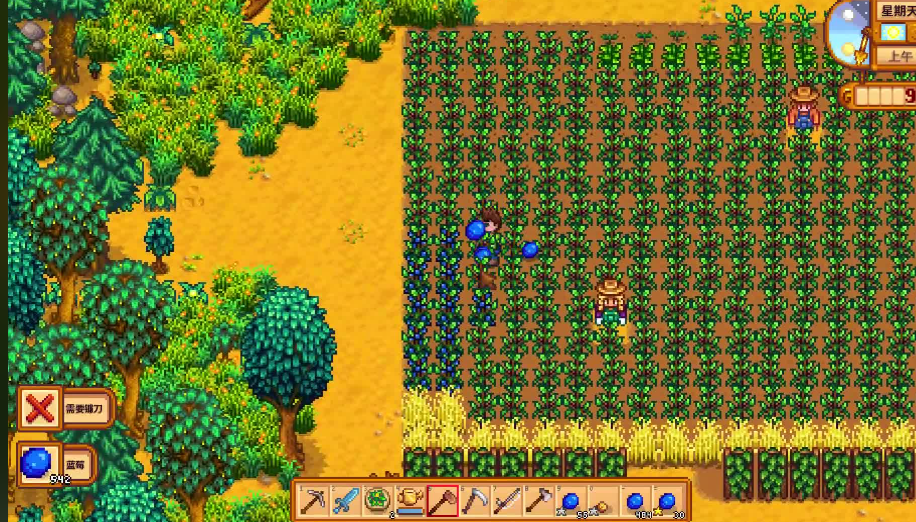This screenshot has height=522, width=916.
Task: Click the red-highlighted hoe slot
Action: click(442, 499)
